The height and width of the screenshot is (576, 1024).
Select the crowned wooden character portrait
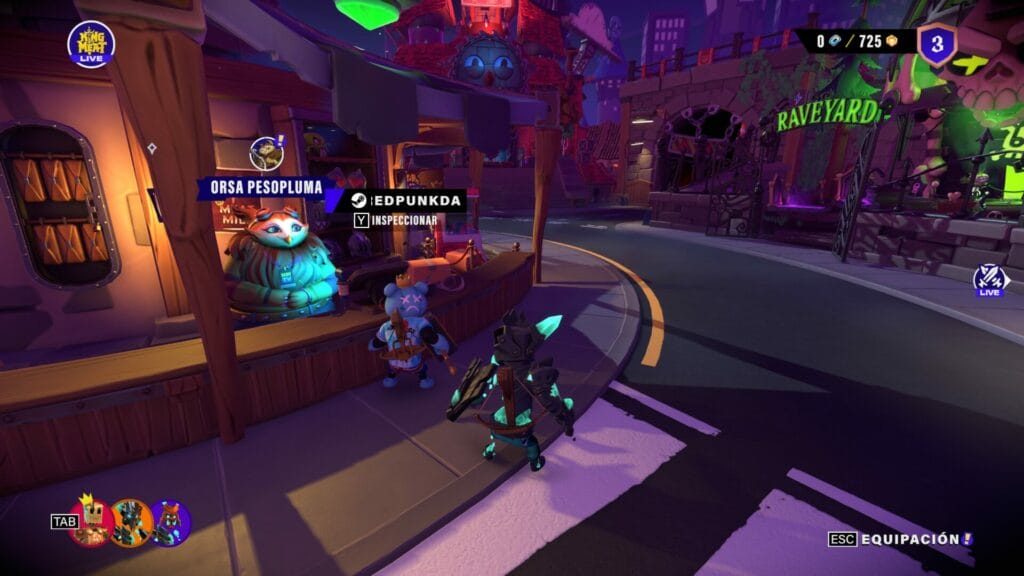92,521
